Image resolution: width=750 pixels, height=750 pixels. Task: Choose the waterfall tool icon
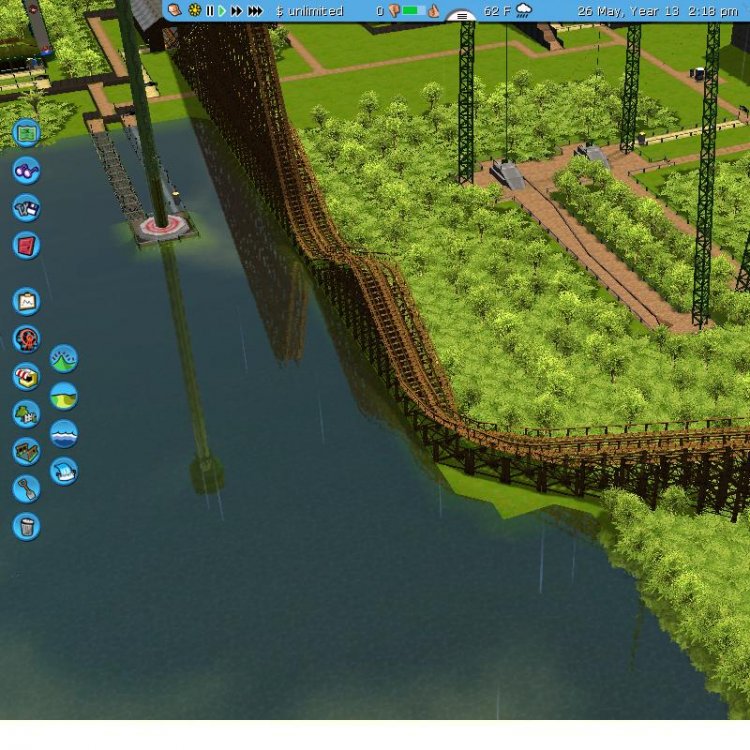(64, 471)
